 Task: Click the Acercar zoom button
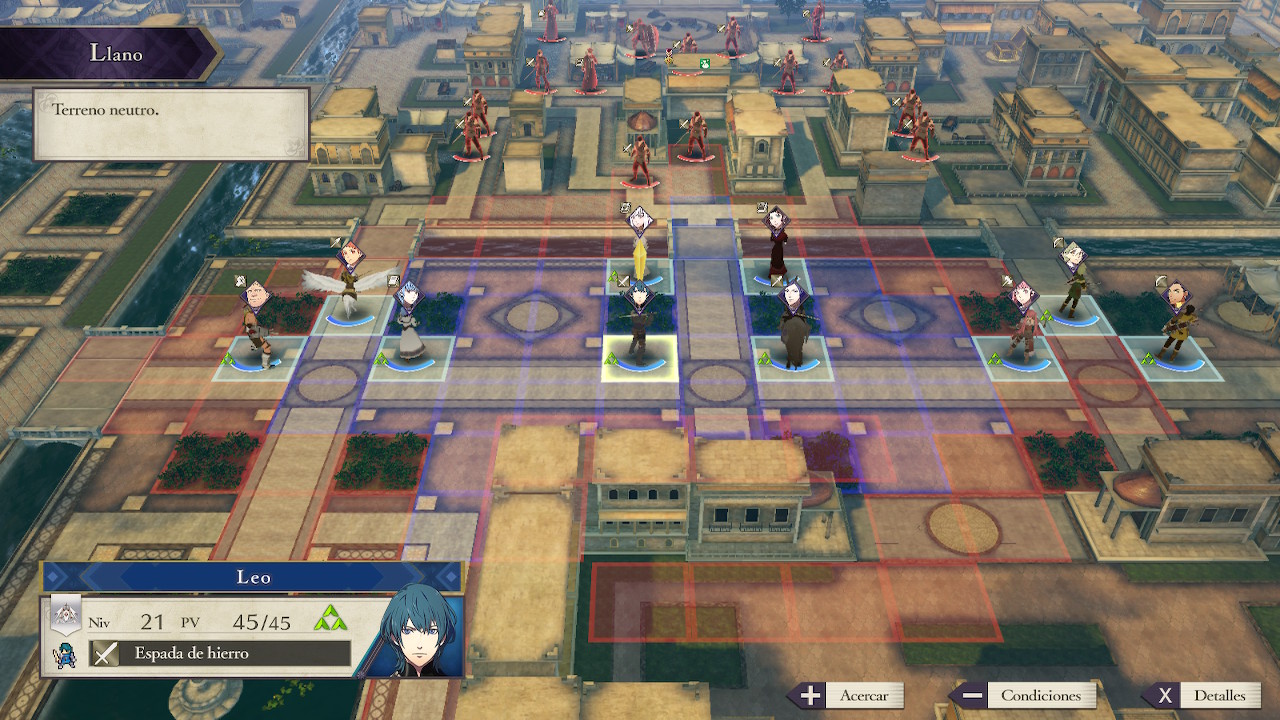tap(847, 696)
